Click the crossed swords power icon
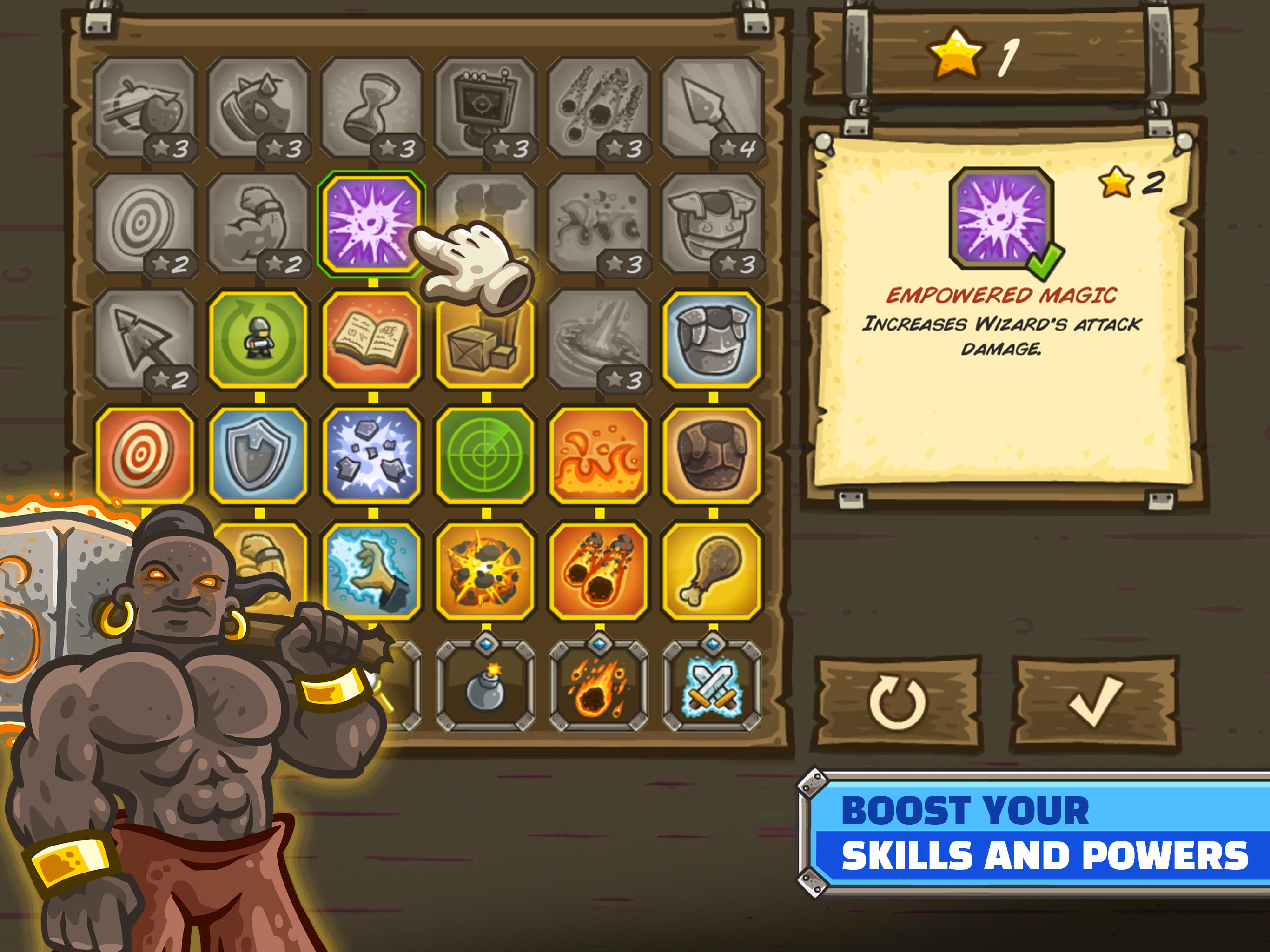 point(712,686)
